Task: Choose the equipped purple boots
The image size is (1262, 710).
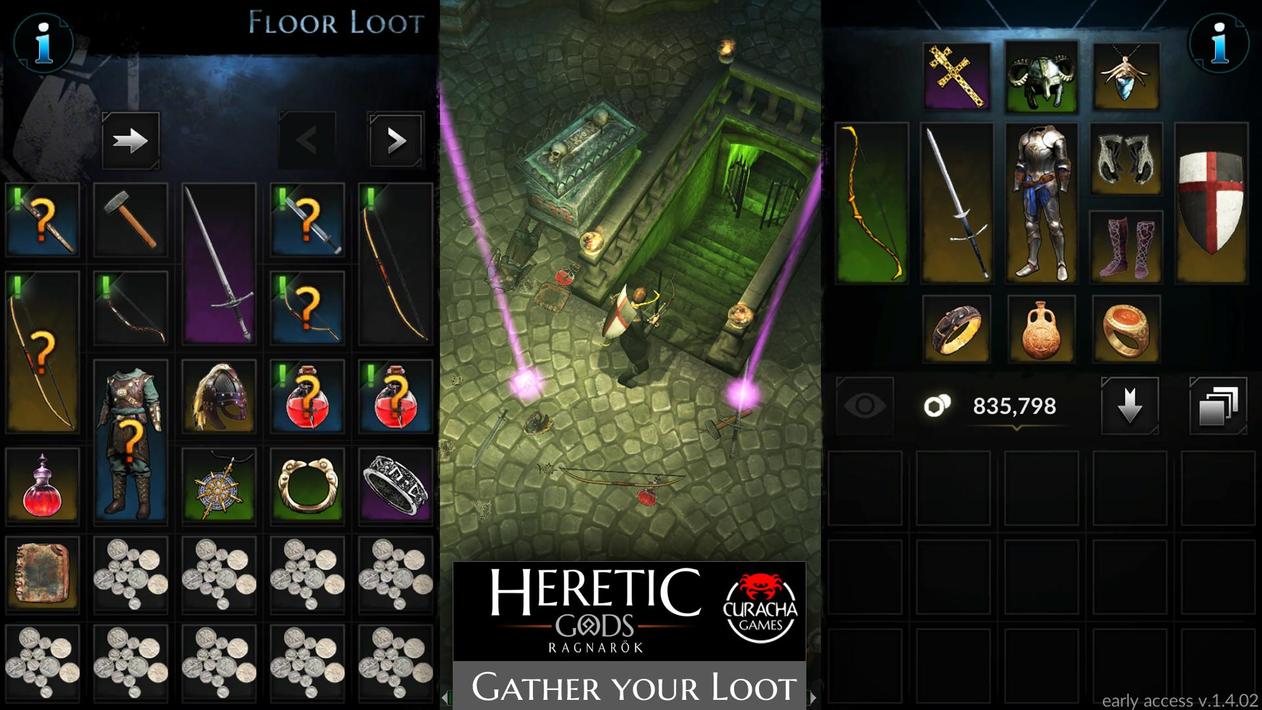Action: pyautogui.click(x=1127, y=246)
